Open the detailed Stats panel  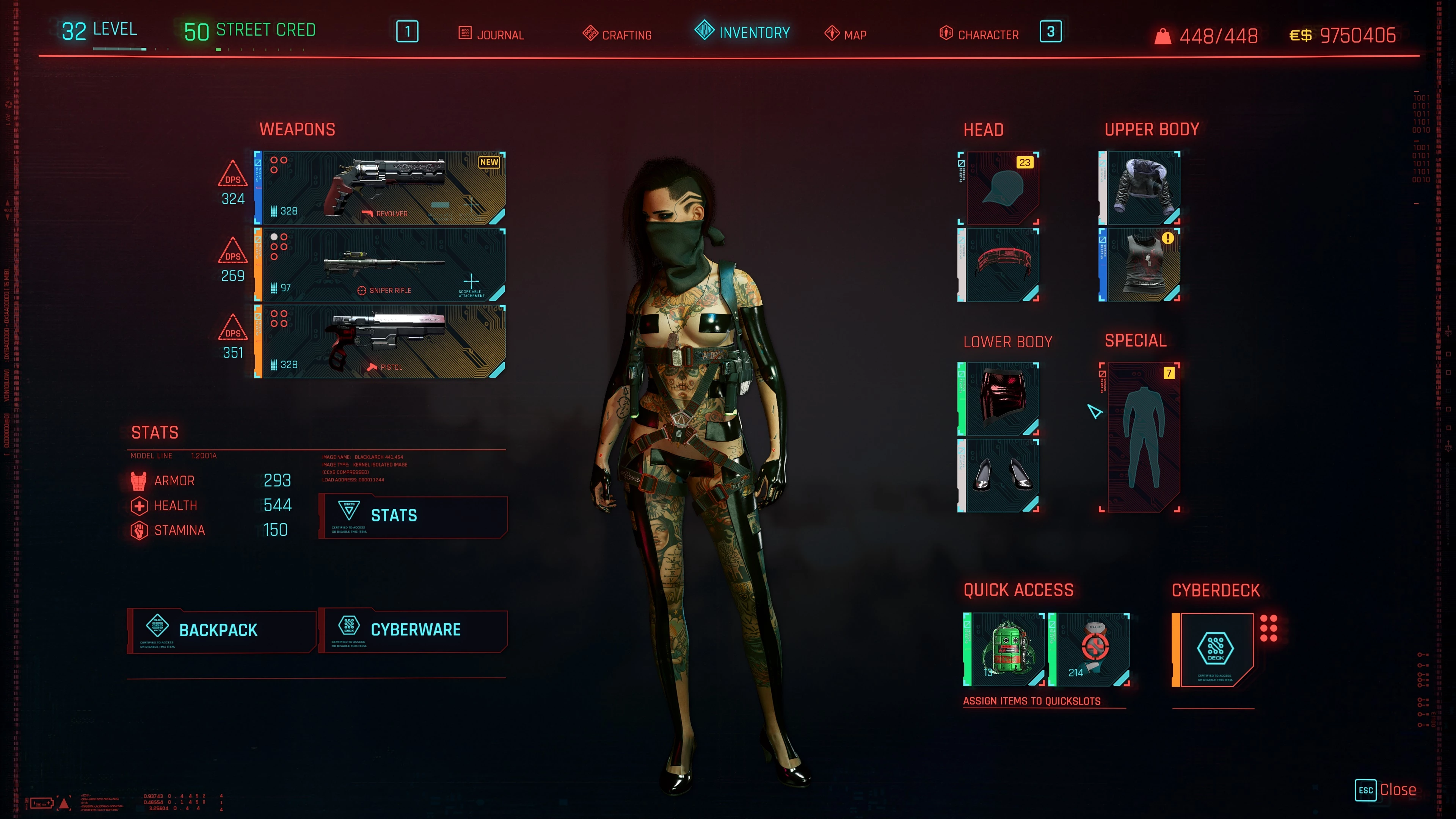(413, 516)
